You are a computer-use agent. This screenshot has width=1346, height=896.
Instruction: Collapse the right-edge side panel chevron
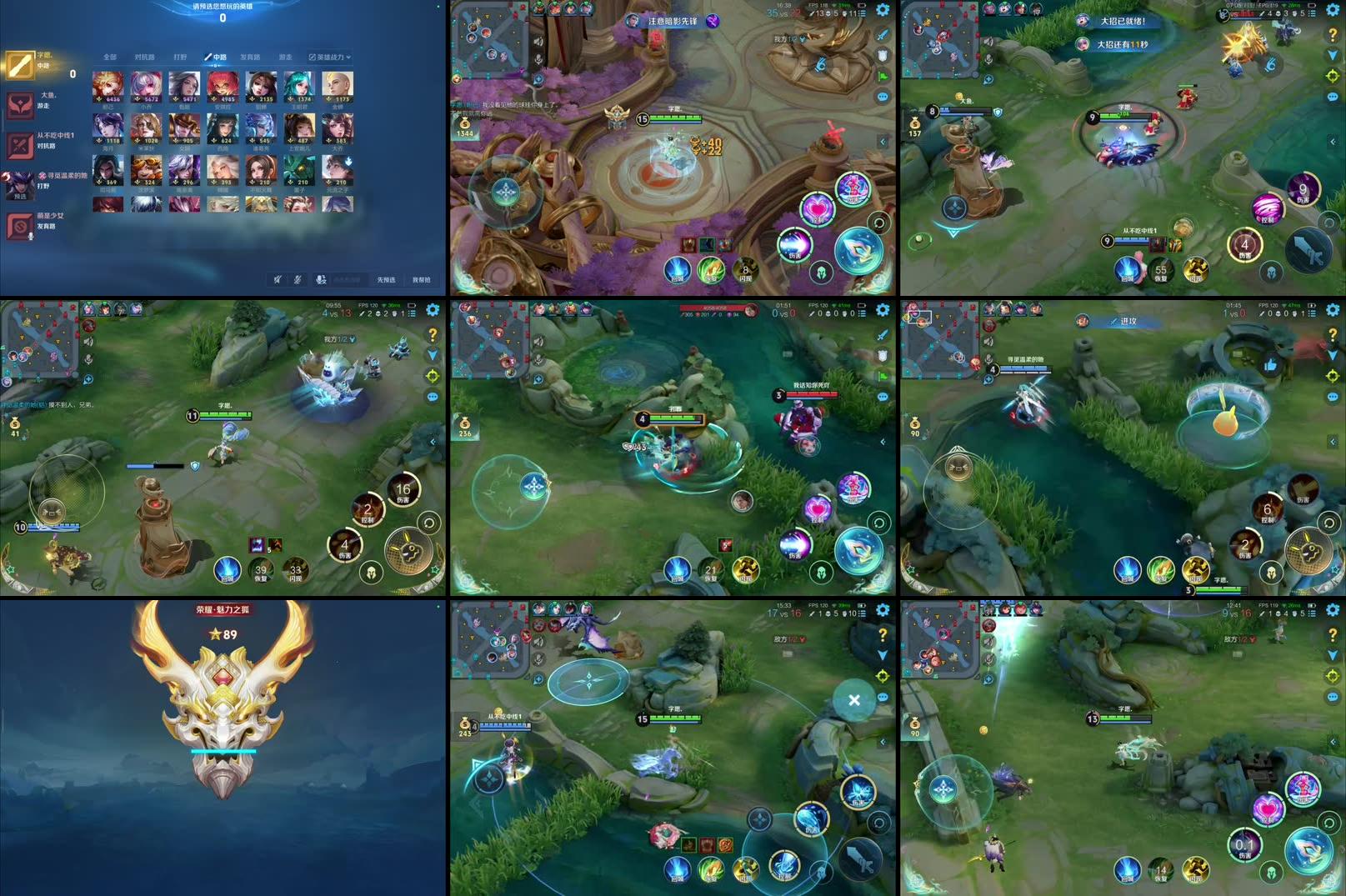click(883, 140)
